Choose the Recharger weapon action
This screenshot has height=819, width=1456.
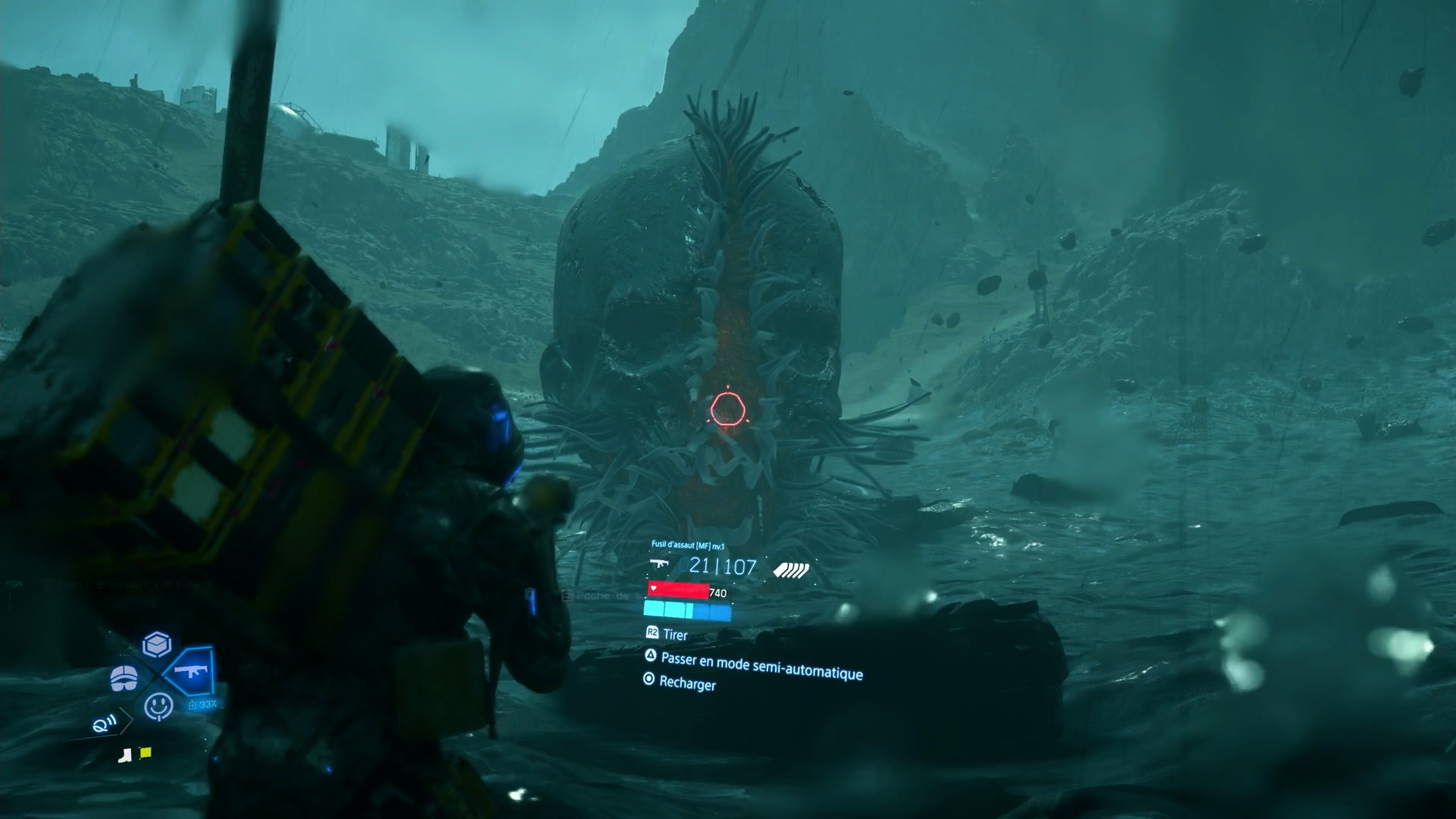coord(686,682)
